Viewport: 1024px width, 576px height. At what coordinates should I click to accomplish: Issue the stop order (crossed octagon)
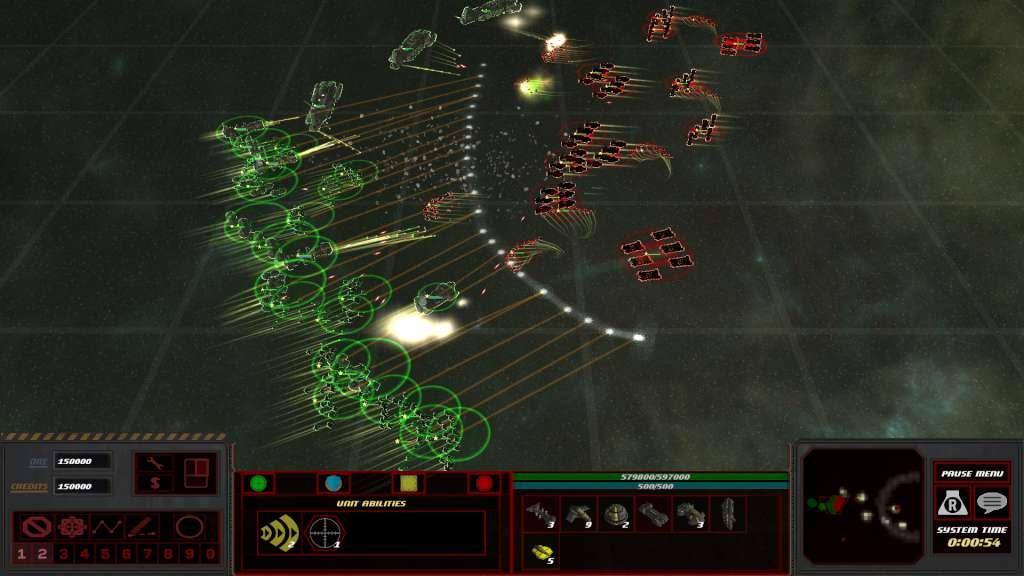pos(36,526)
